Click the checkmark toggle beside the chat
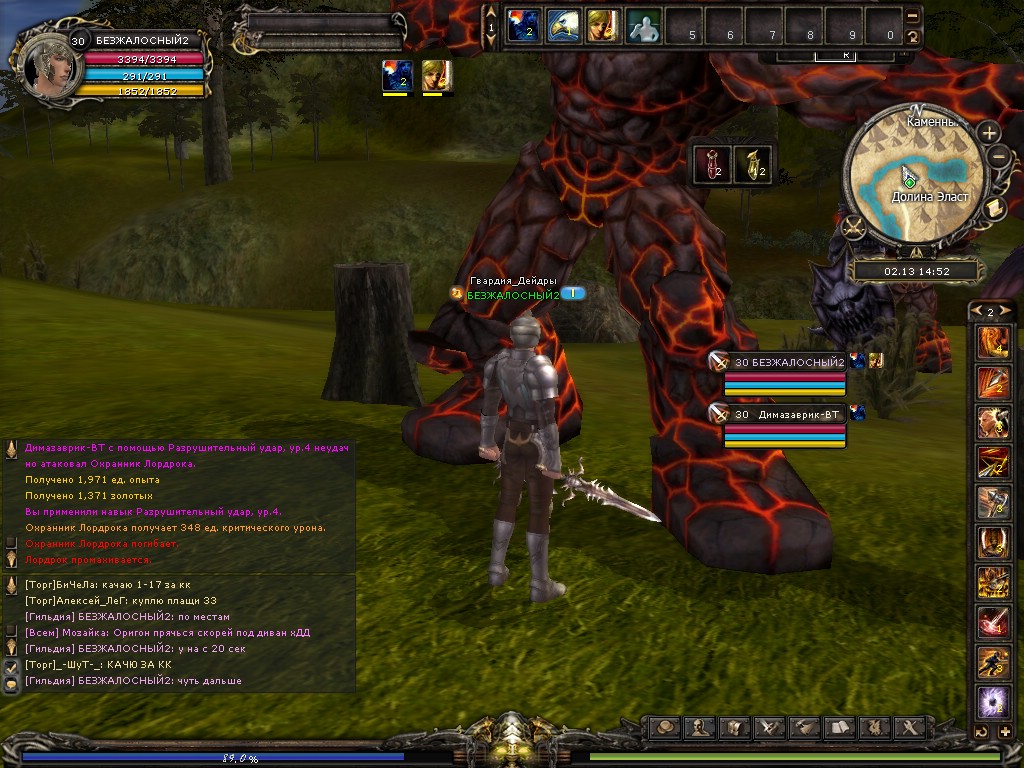This screenshot has height=768, width=1024. 11,666
